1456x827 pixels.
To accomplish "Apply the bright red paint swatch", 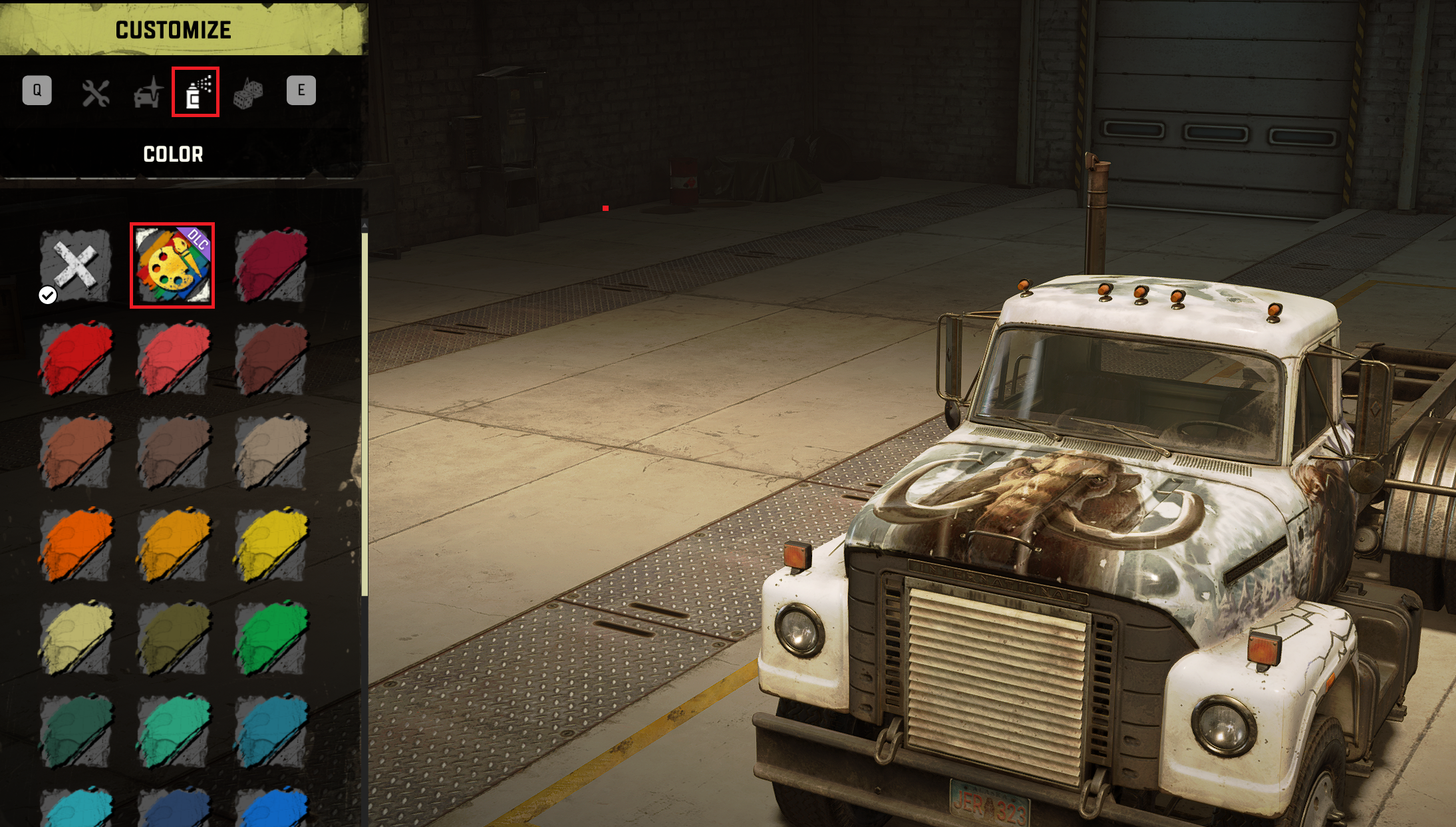I will coord(75,359).
